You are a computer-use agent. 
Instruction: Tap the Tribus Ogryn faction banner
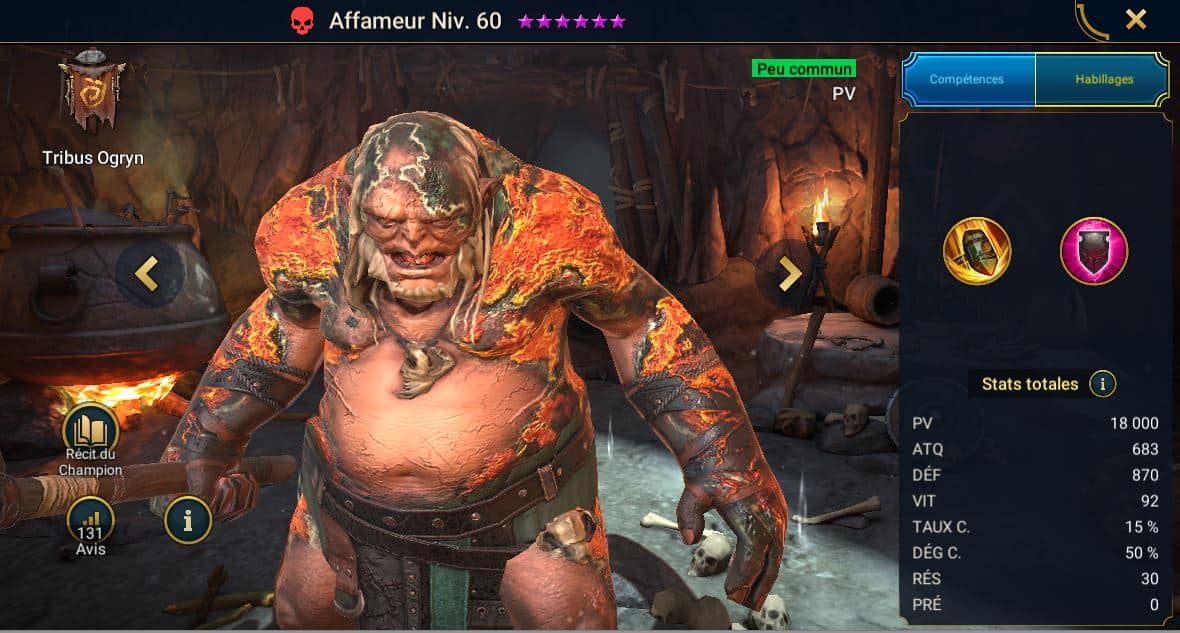point(91,92)
